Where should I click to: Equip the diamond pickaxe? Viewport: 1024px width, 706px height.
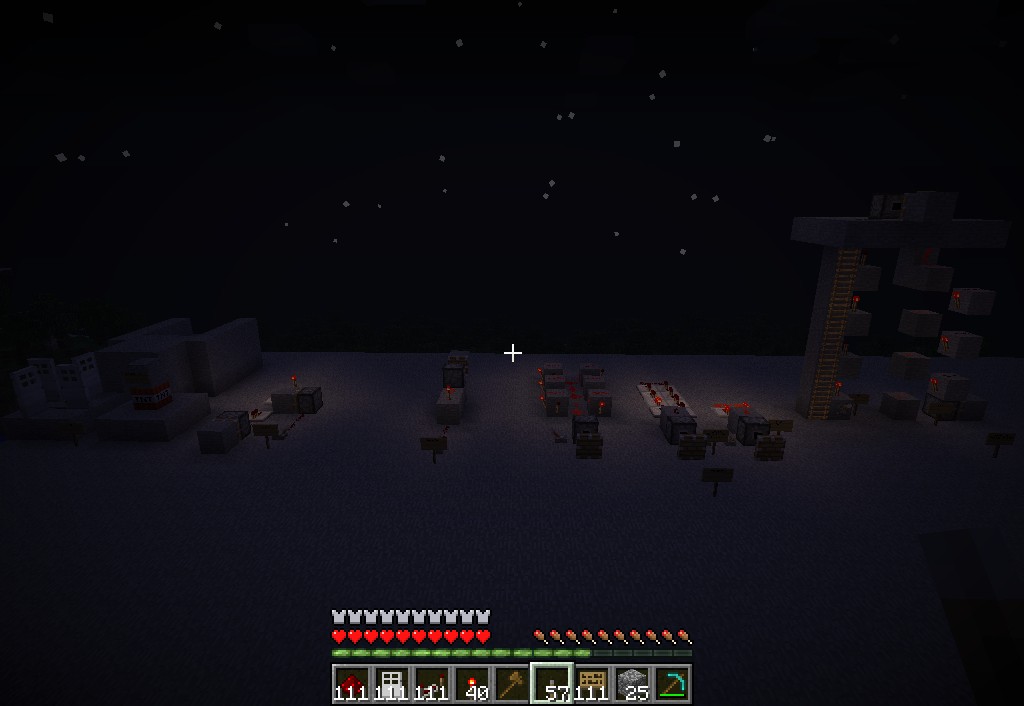[672, 684]
